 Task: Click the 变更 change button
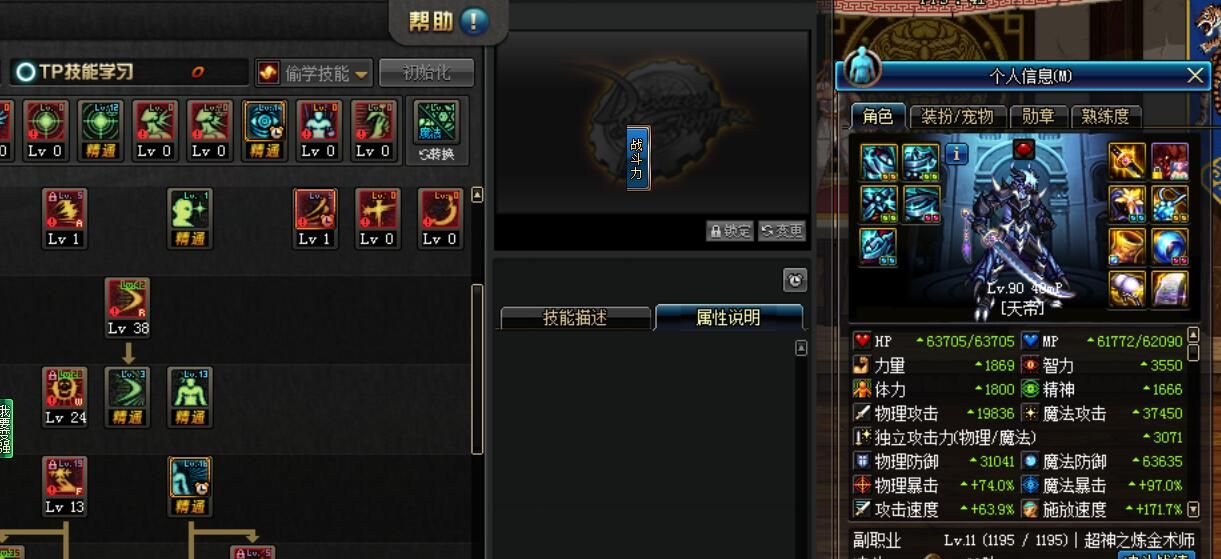(x=781, y=231)
